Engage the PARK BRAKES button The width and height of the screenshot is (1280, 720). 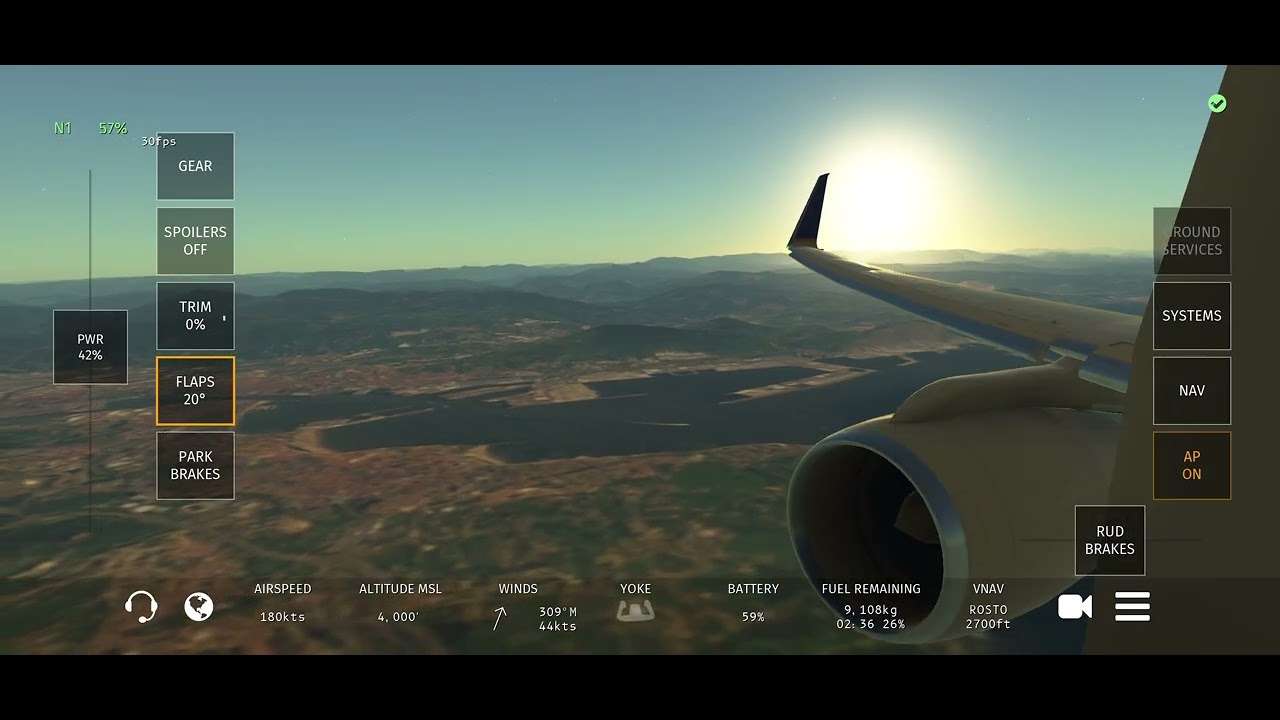click(195, 466)
